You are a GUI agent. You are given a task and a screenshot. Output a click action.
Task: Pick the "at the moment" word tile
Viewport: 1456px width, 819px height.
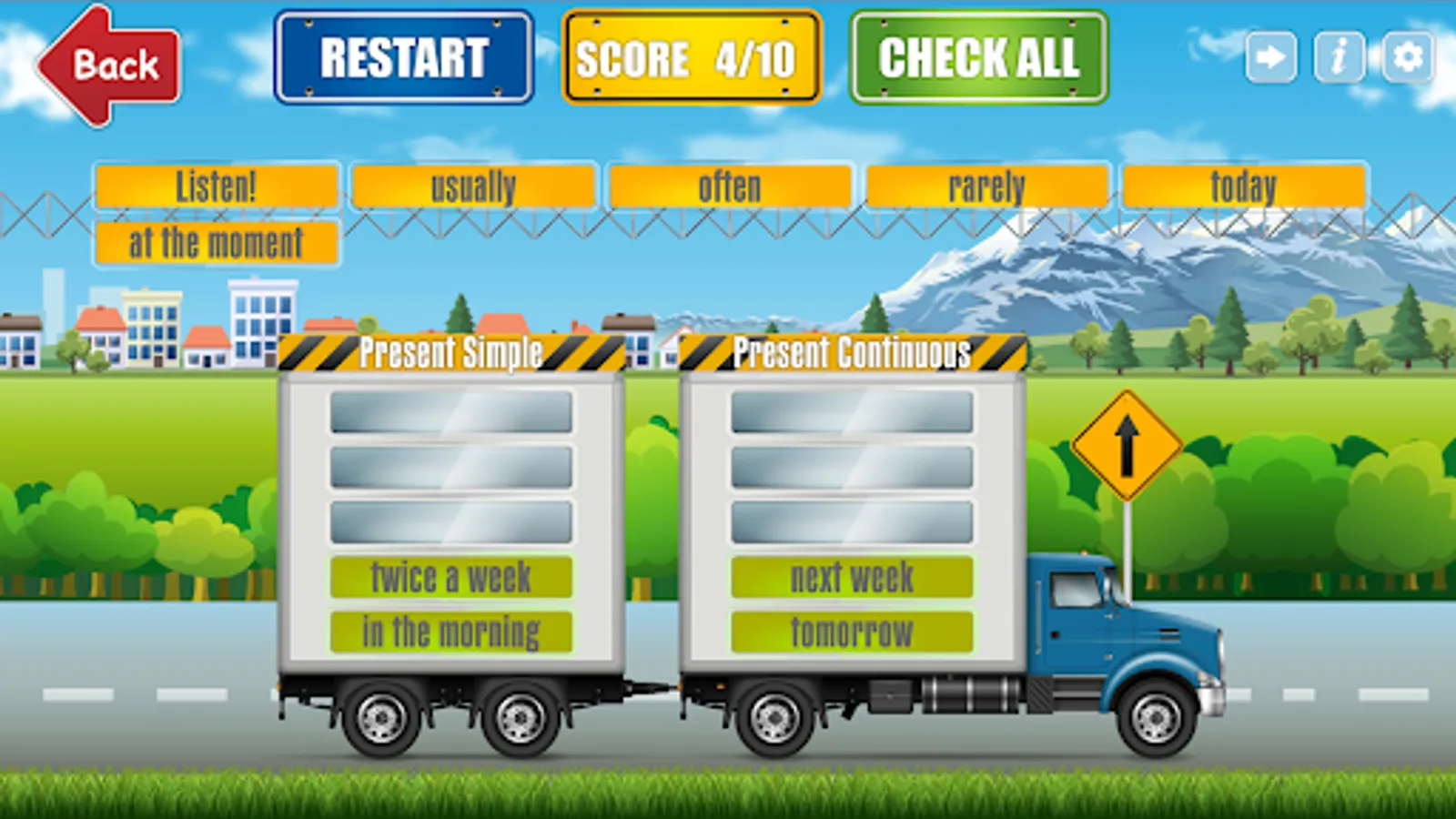217,243
